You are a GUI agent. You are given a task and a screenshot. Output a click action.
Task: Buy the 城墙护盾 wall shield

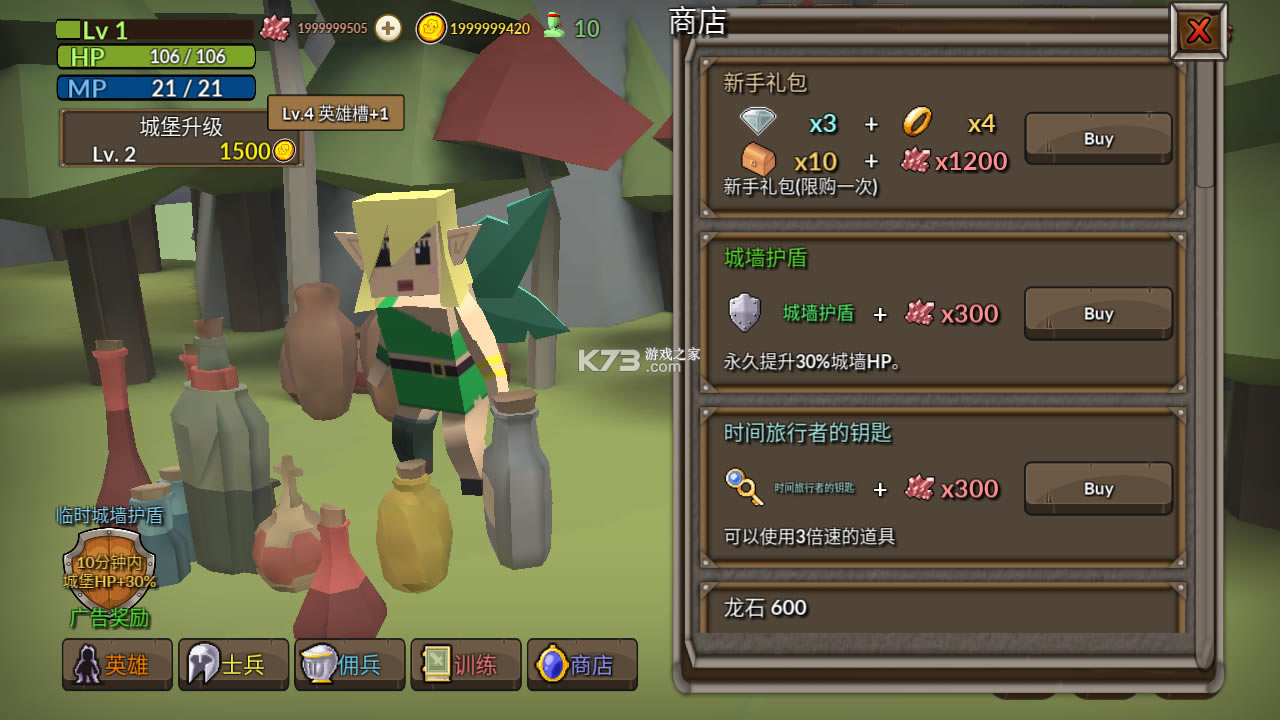pyautogui.click(x=1098, y=313)
